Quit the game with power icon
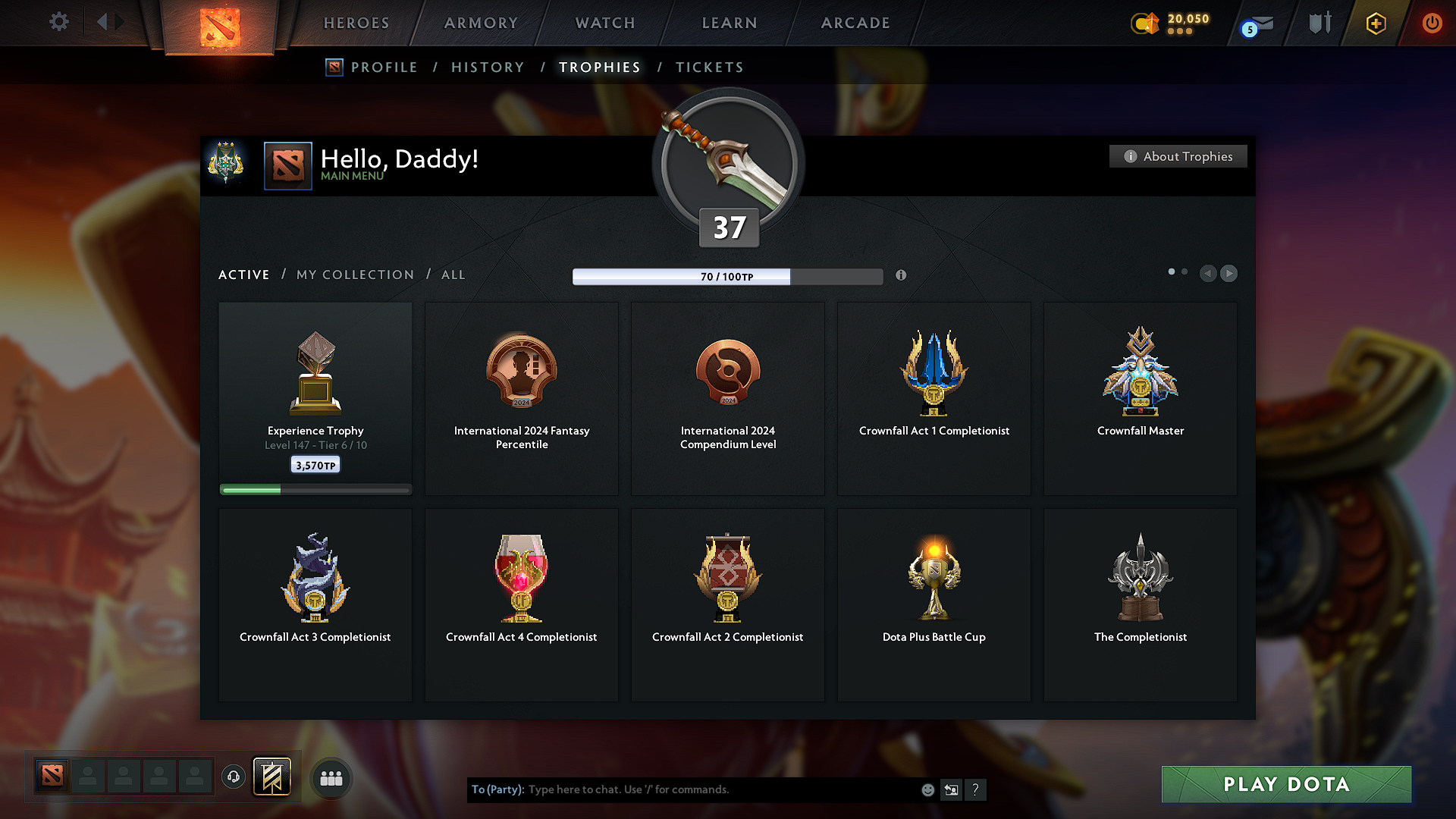 pos(1432,23)
